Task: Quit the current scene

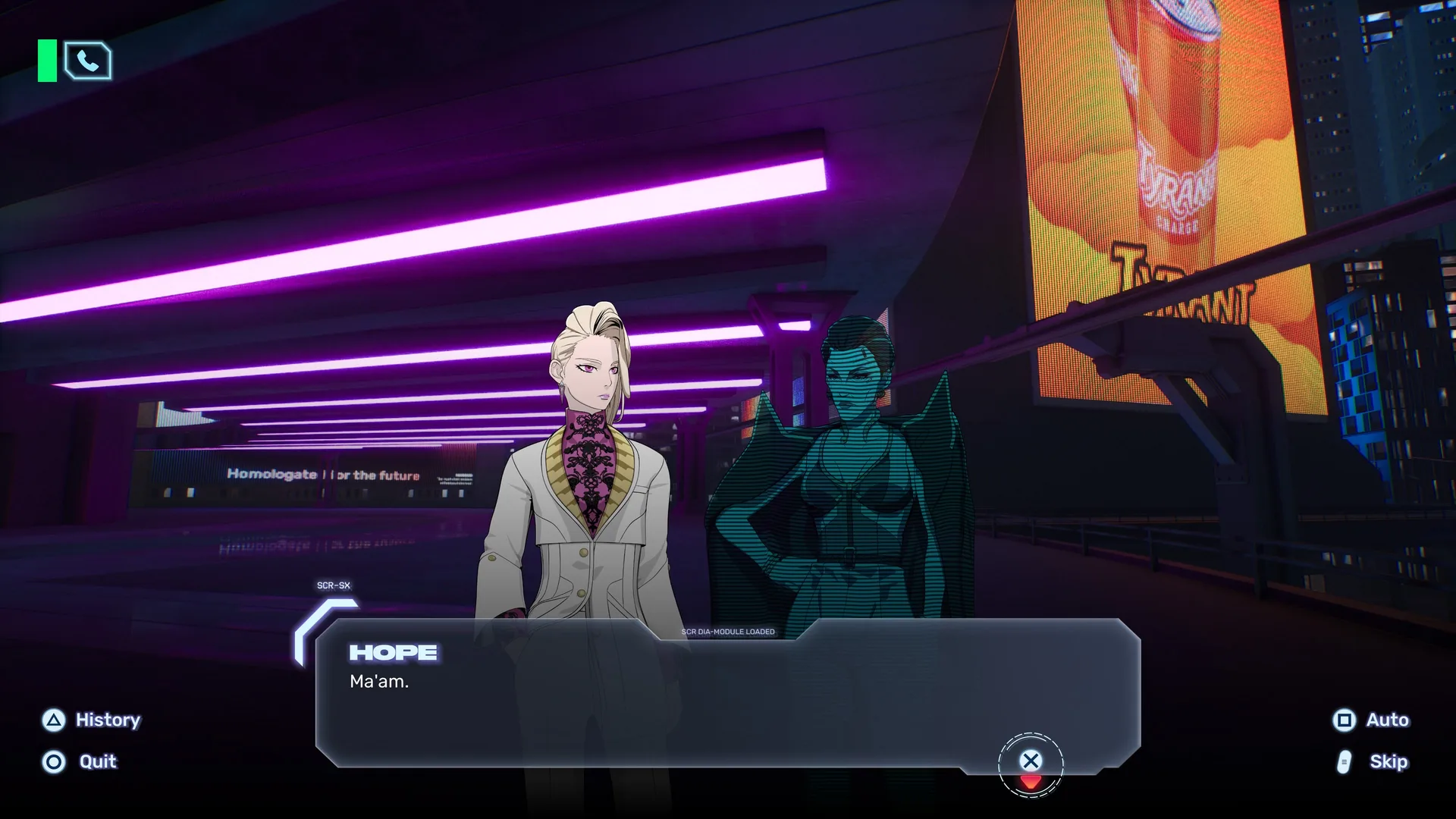Action: (80, 761)
